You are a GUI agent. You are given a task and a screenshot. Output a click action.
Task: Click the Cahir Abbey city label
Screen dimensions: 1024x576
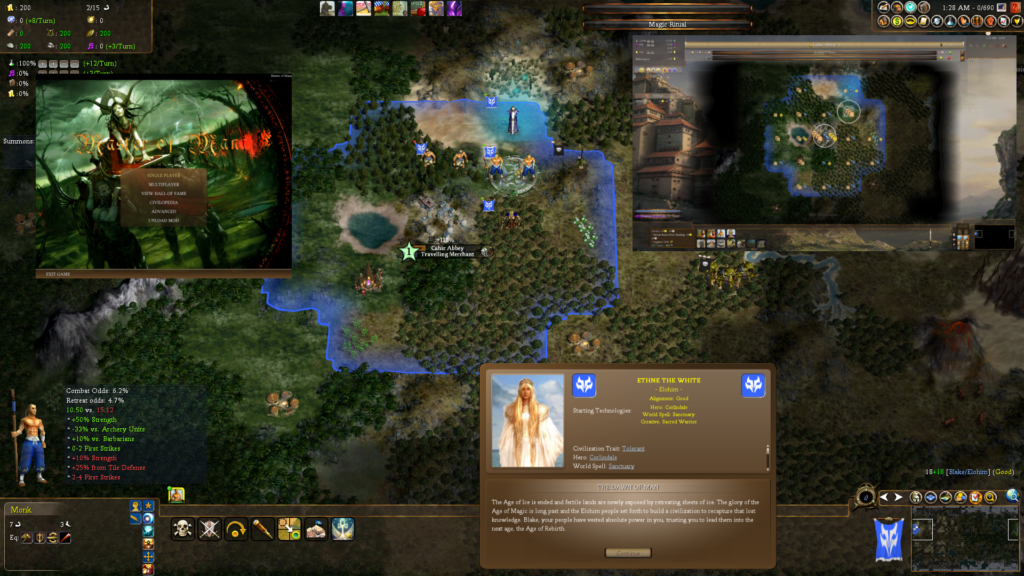click(447, 247)
